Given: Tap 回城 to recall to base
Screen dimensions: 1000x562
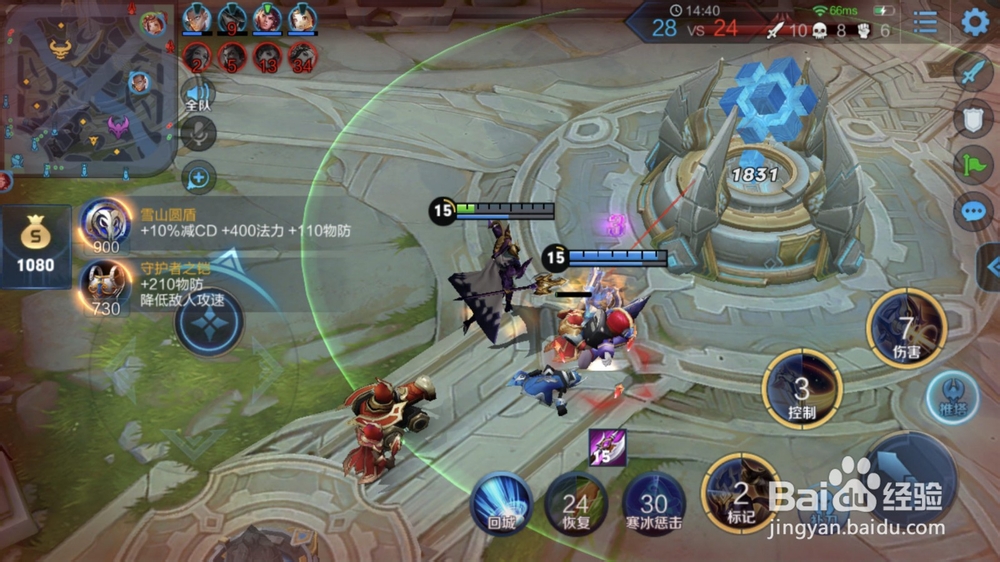Looking at the screenshot, I should (500, 503).
